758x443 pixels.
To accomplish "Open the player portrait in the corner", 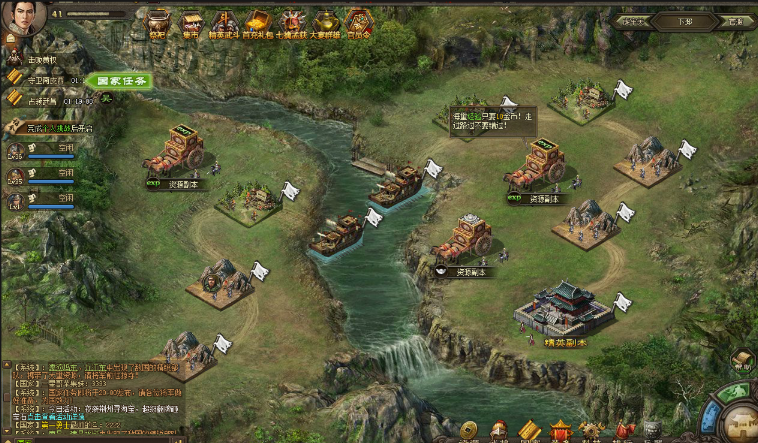I will 22,17.
